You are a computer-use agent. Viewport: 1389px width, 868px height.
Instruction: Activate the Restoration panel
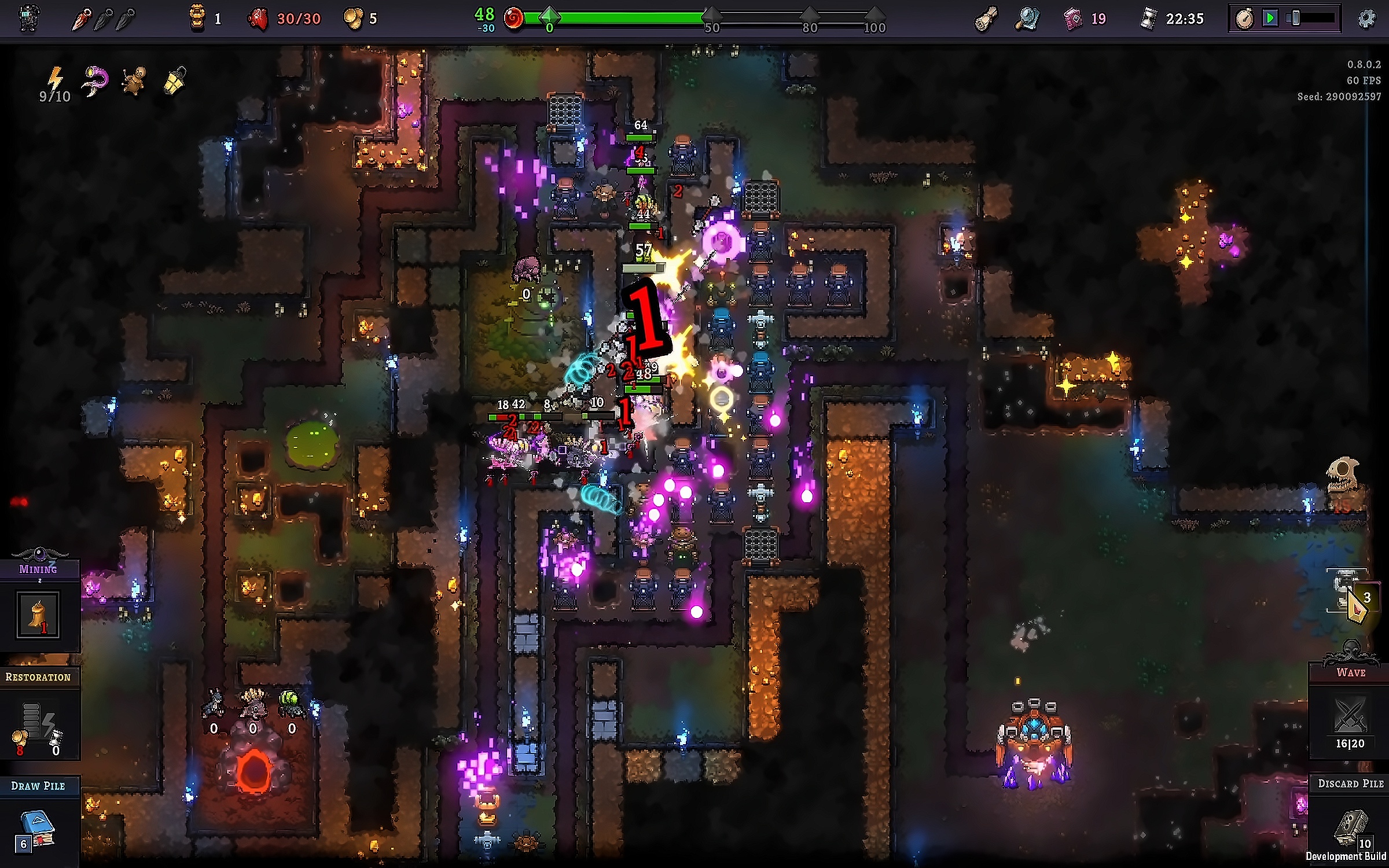pos(38,723)
